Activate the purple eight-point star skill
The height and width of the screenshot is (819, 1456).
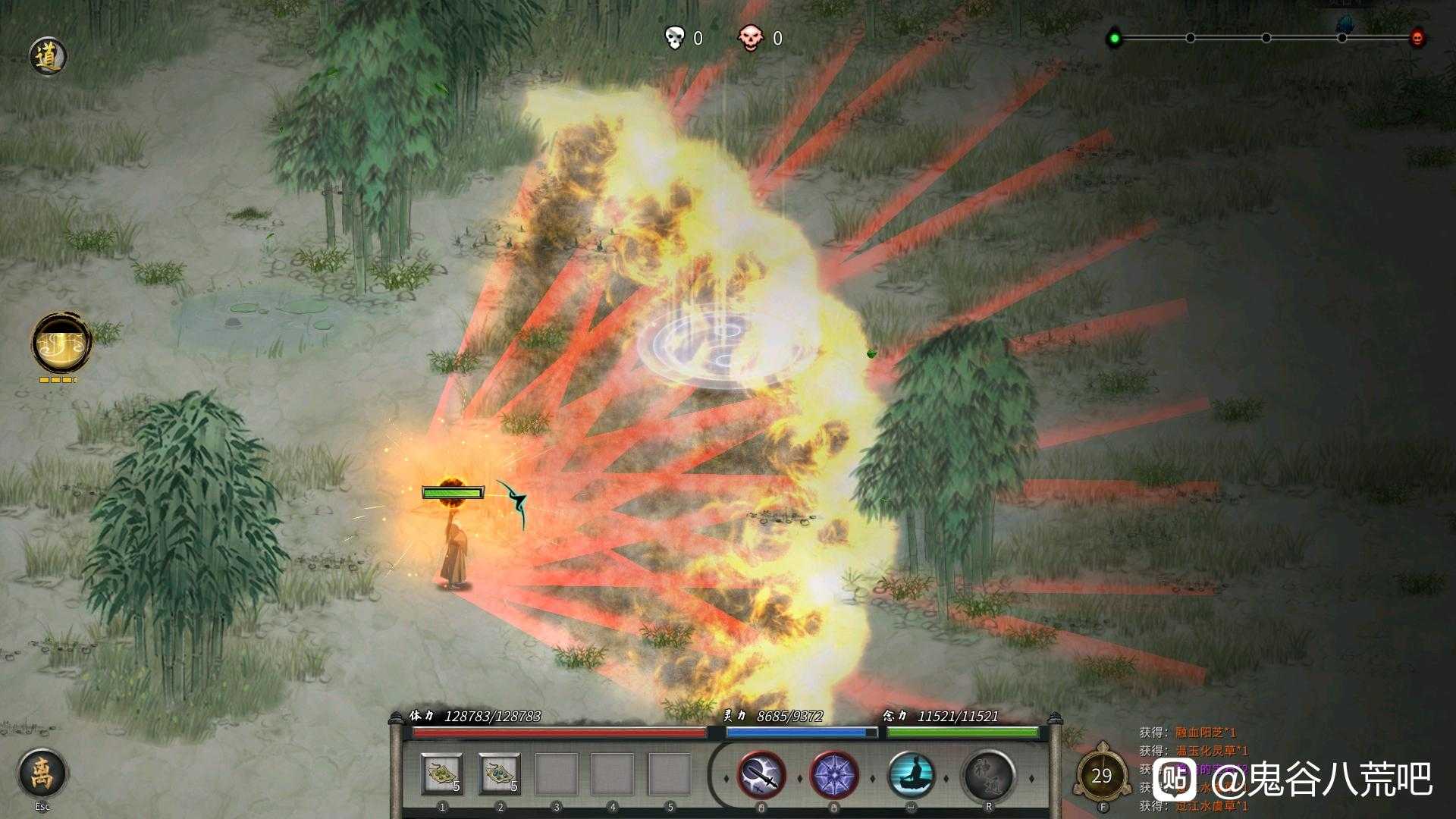click(x=834, y=776)
